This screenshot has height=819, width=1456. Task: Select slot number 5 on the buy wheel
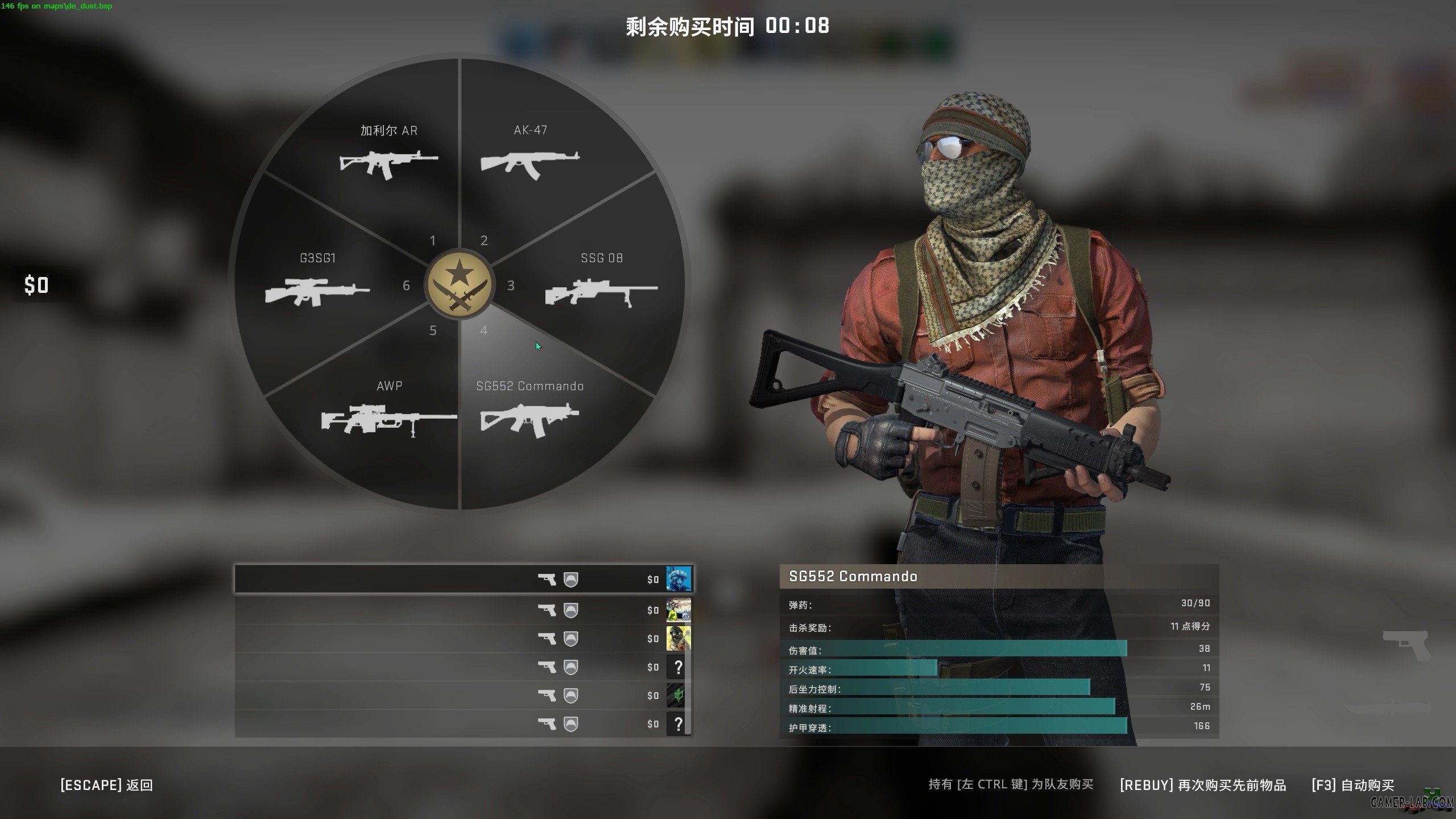pyautogui.click(x=433, y=330)
